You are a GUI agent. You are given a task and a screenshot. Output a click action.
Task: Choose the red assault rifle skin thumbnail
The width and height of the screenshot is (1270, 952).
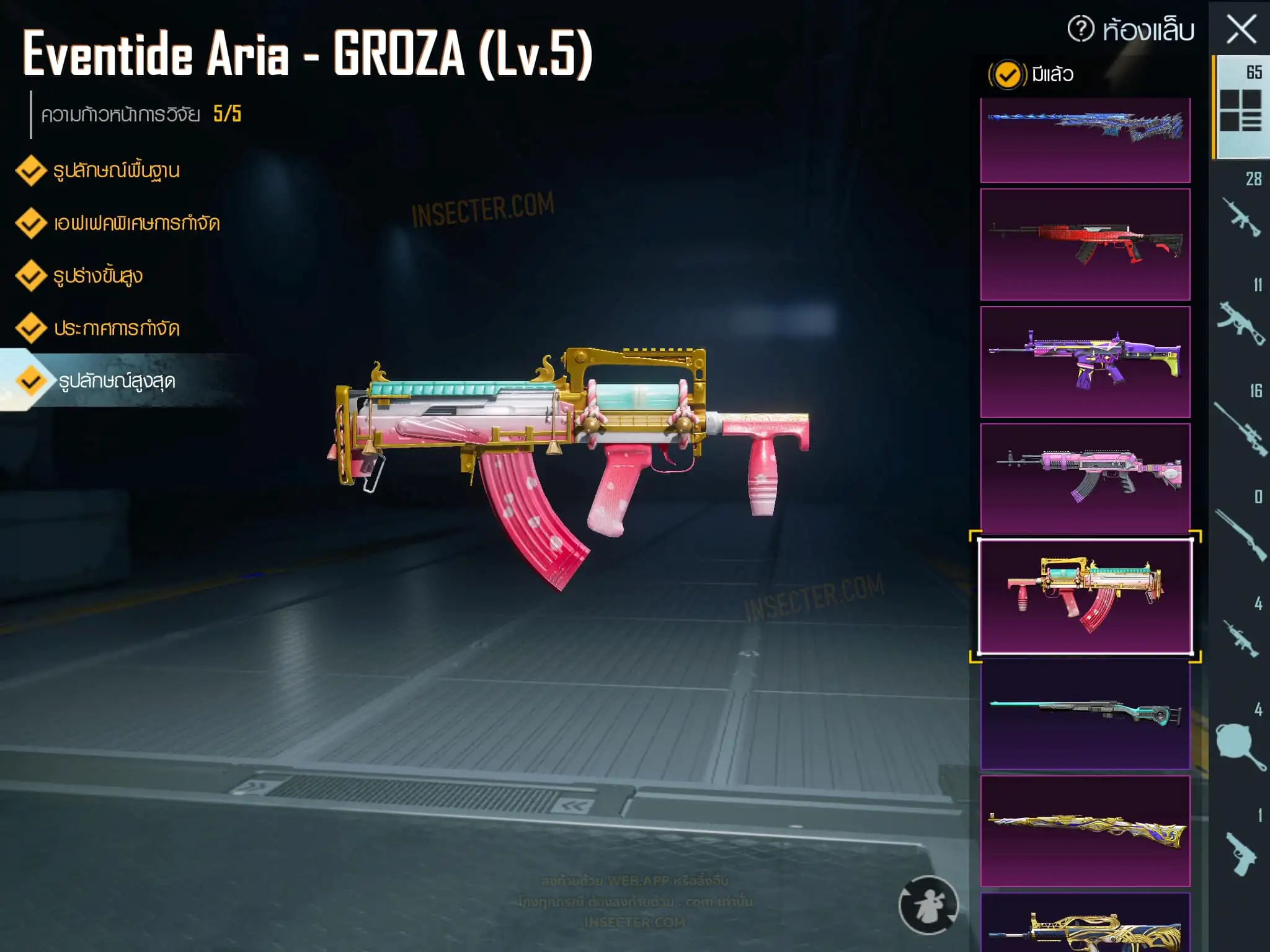[1085, 244]
